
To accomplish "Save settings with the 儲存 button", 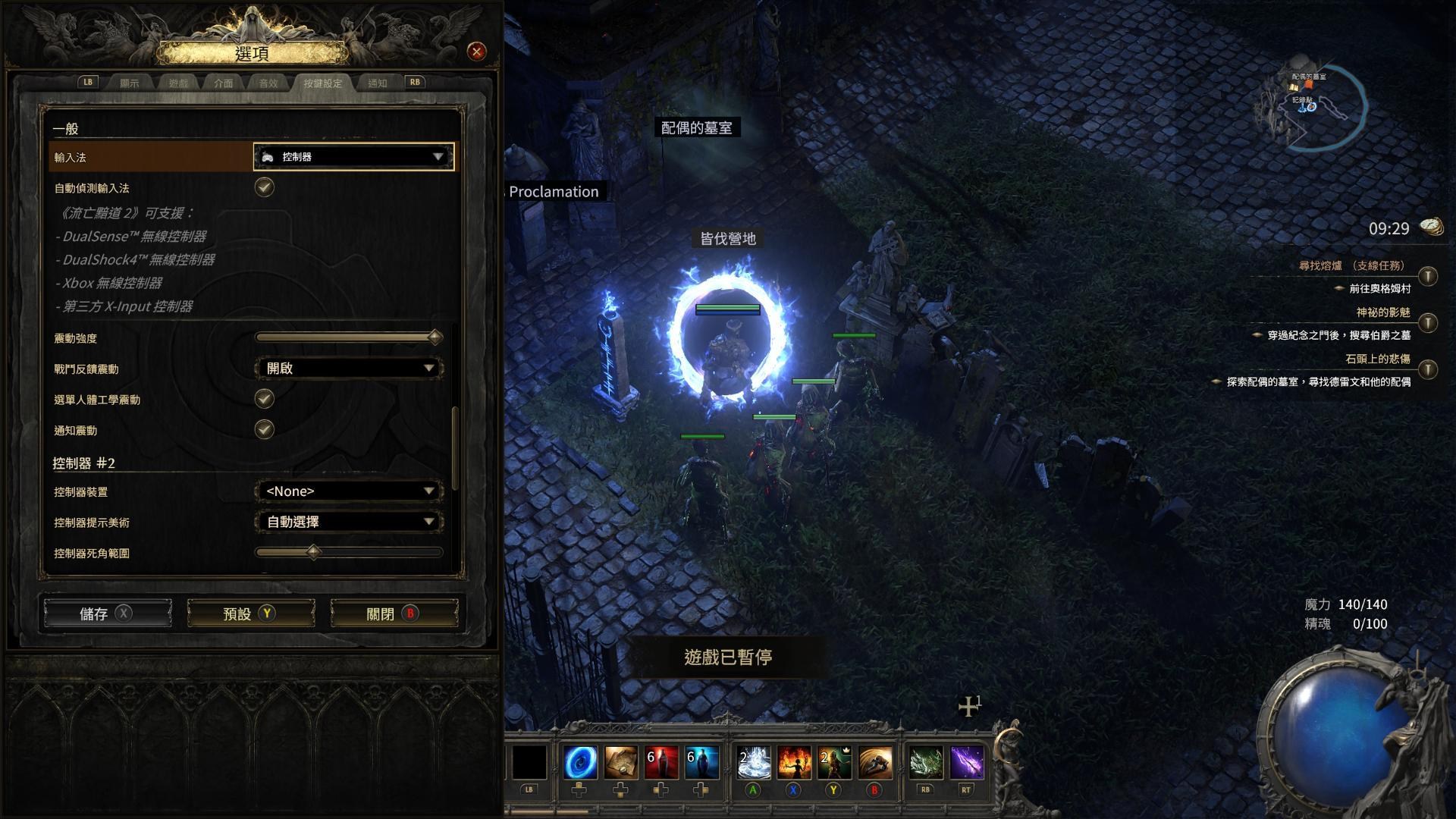I will 107,613.
